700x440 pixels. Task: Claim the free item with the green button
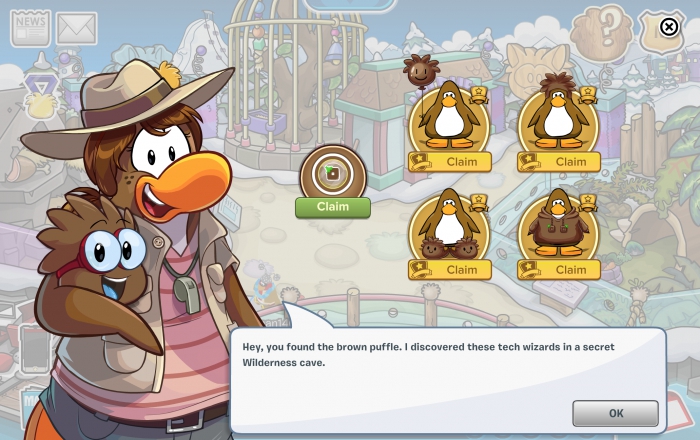pos(332,207)
